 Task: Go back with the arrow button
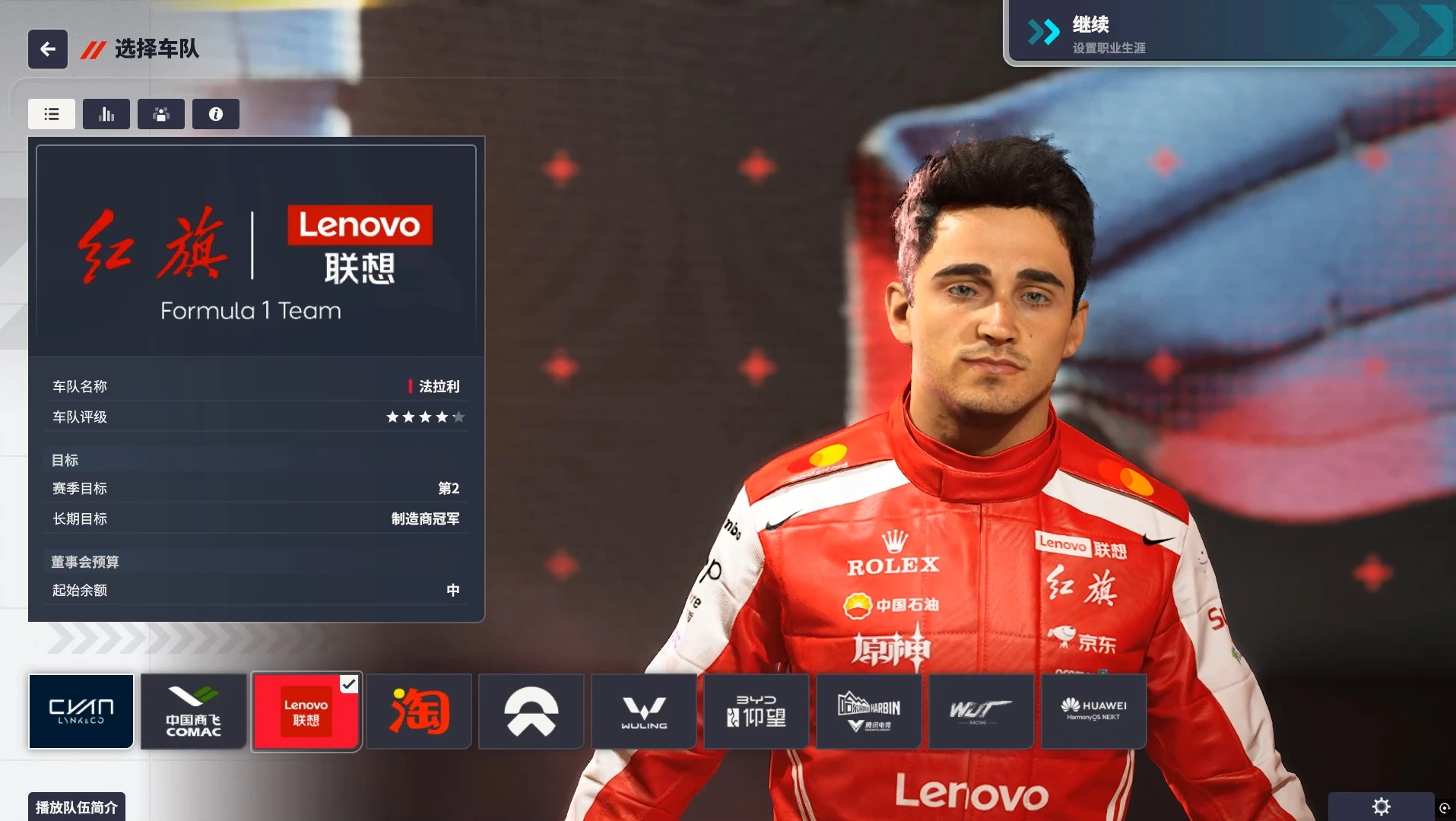48,49
